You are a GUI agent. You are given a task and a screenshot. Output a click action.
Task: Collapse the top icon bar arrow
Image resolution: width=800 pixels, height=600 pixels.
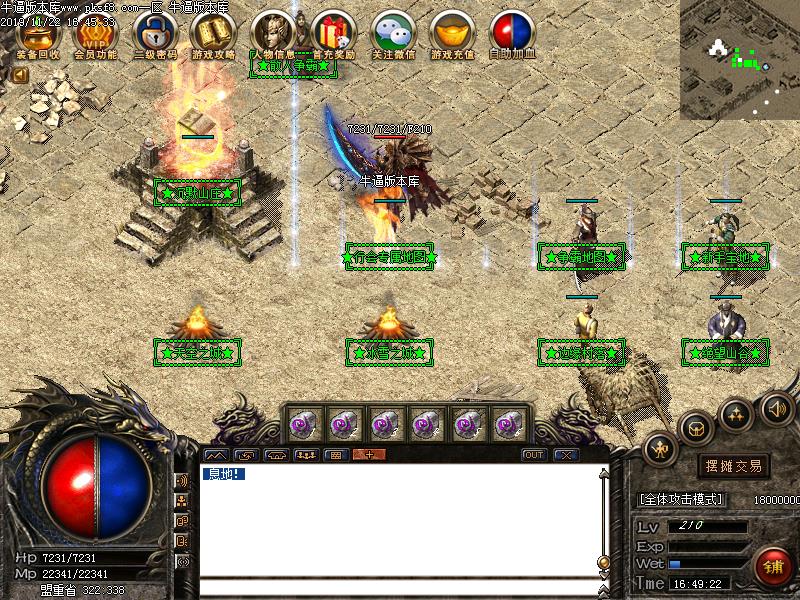[19, 74]
